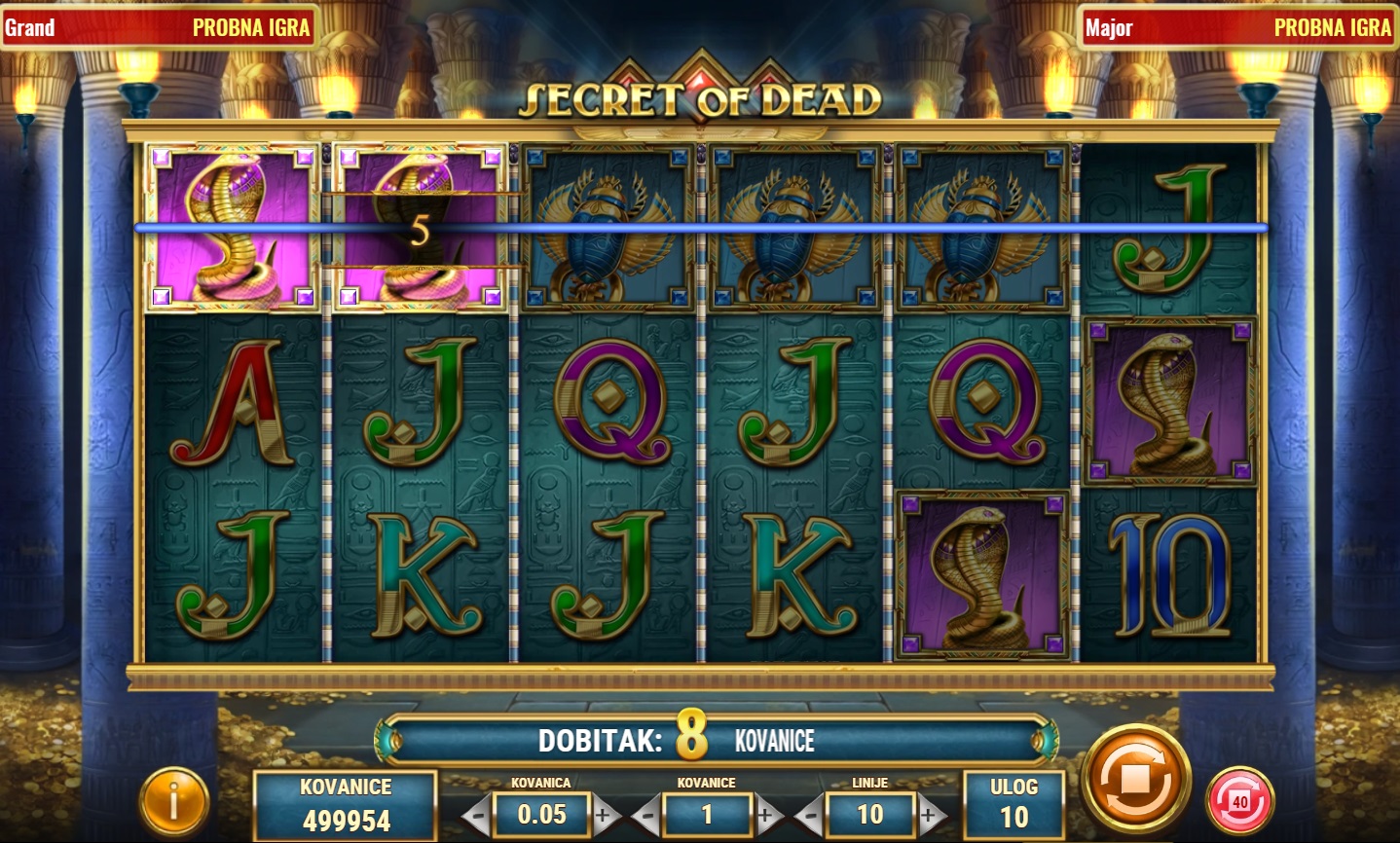Increase the number of coins per line
The image size is (1400, 843).
point(768,816)
